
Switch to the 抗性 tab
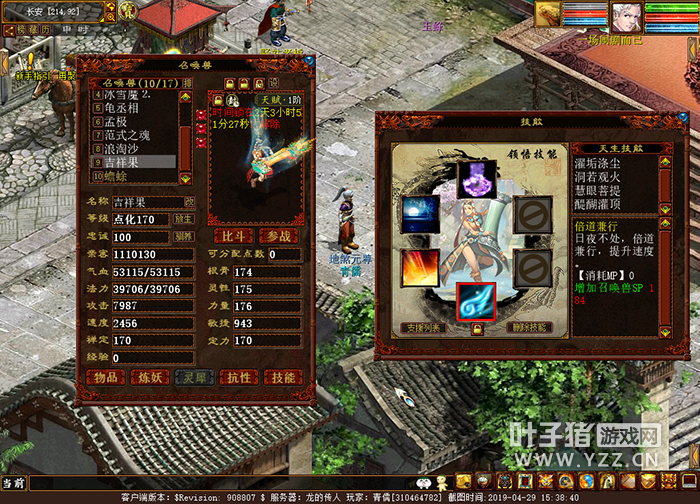(239, 377)
